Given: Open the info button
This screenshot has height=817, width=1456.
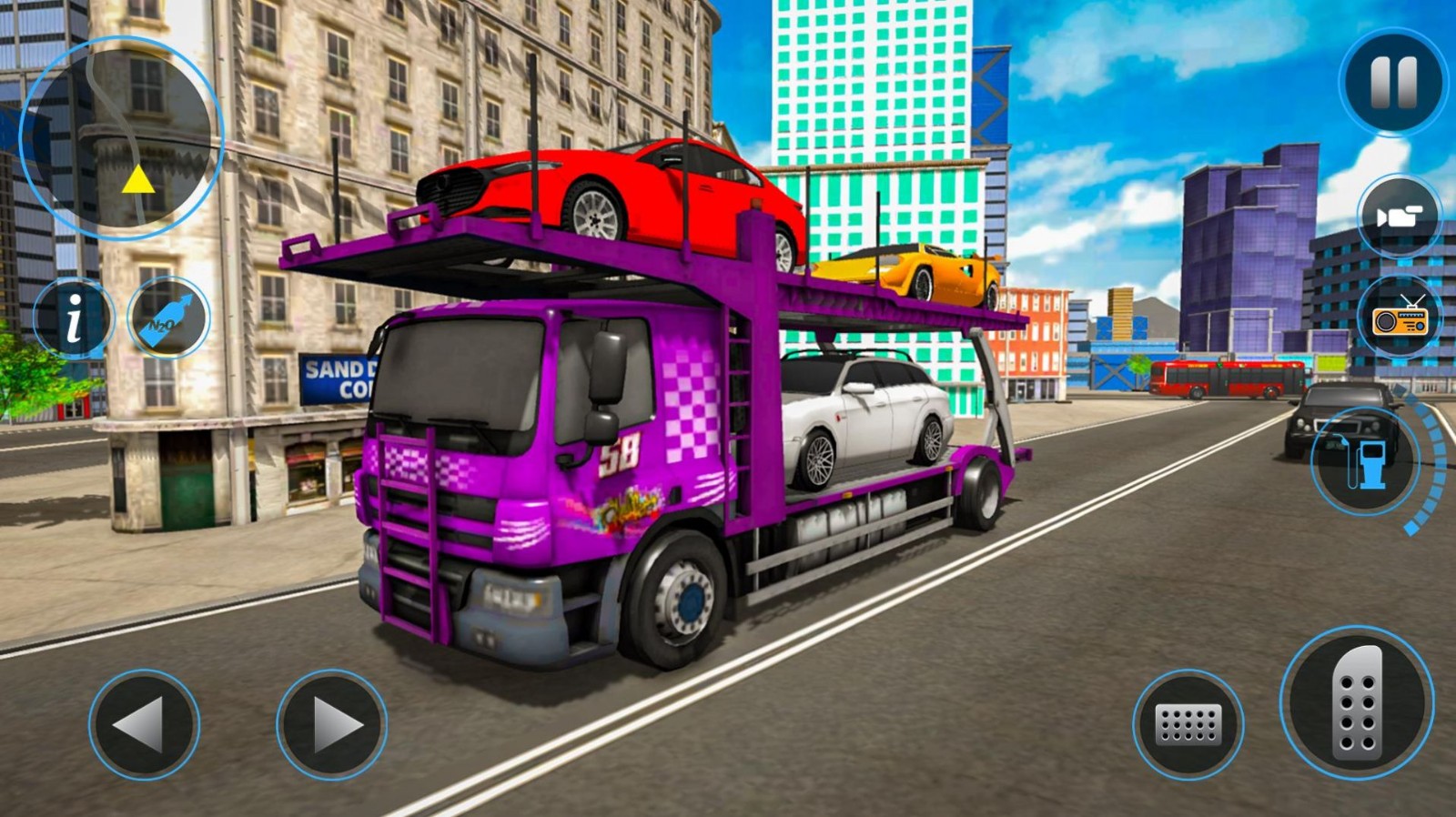Looking at the screenshot, I should tap(74, 318).
